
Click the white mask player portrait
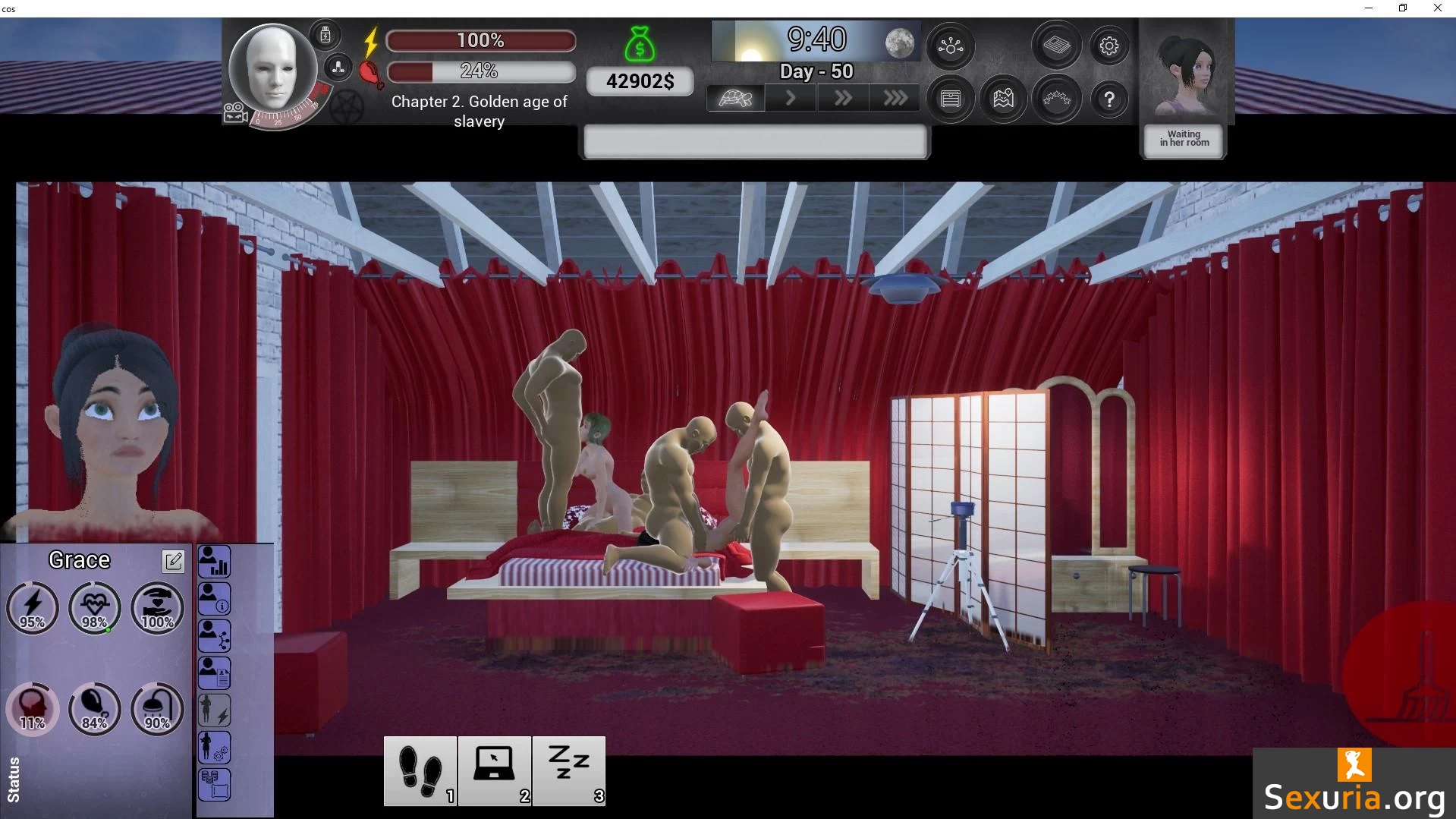pyautogui.click(x=272, y=68)
